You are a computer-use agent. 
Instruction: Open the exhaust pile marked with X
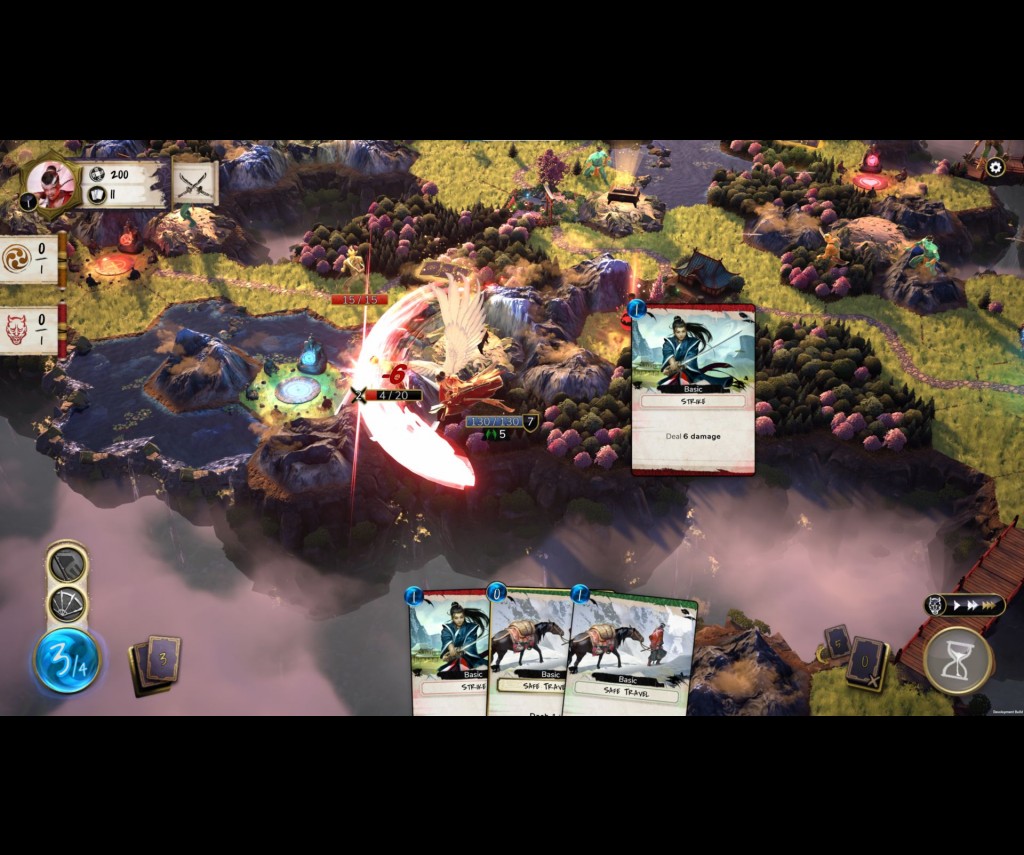click(x=866, y=664)
